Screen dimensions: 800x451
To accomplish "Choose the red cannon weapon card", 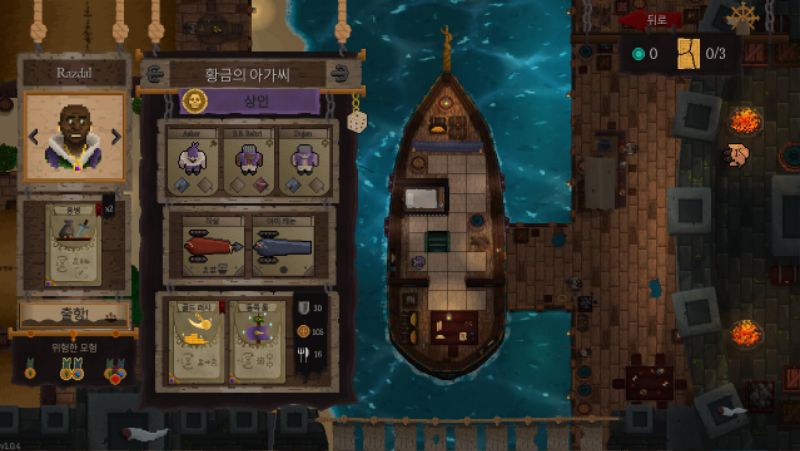I will tap(212, 247).
